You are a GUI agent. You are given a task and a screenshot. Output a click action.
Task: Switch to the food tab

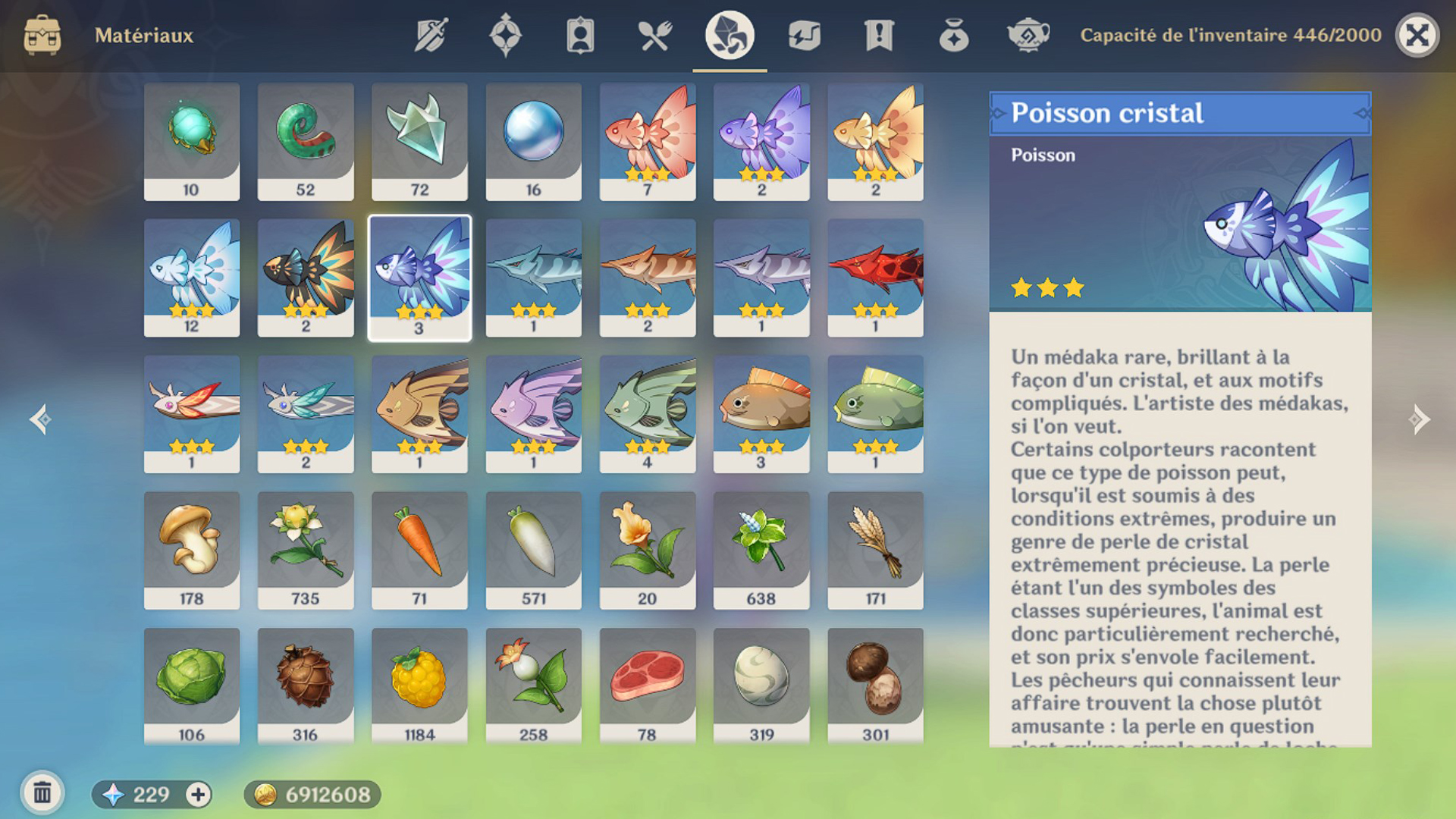[x=654, y=36]
